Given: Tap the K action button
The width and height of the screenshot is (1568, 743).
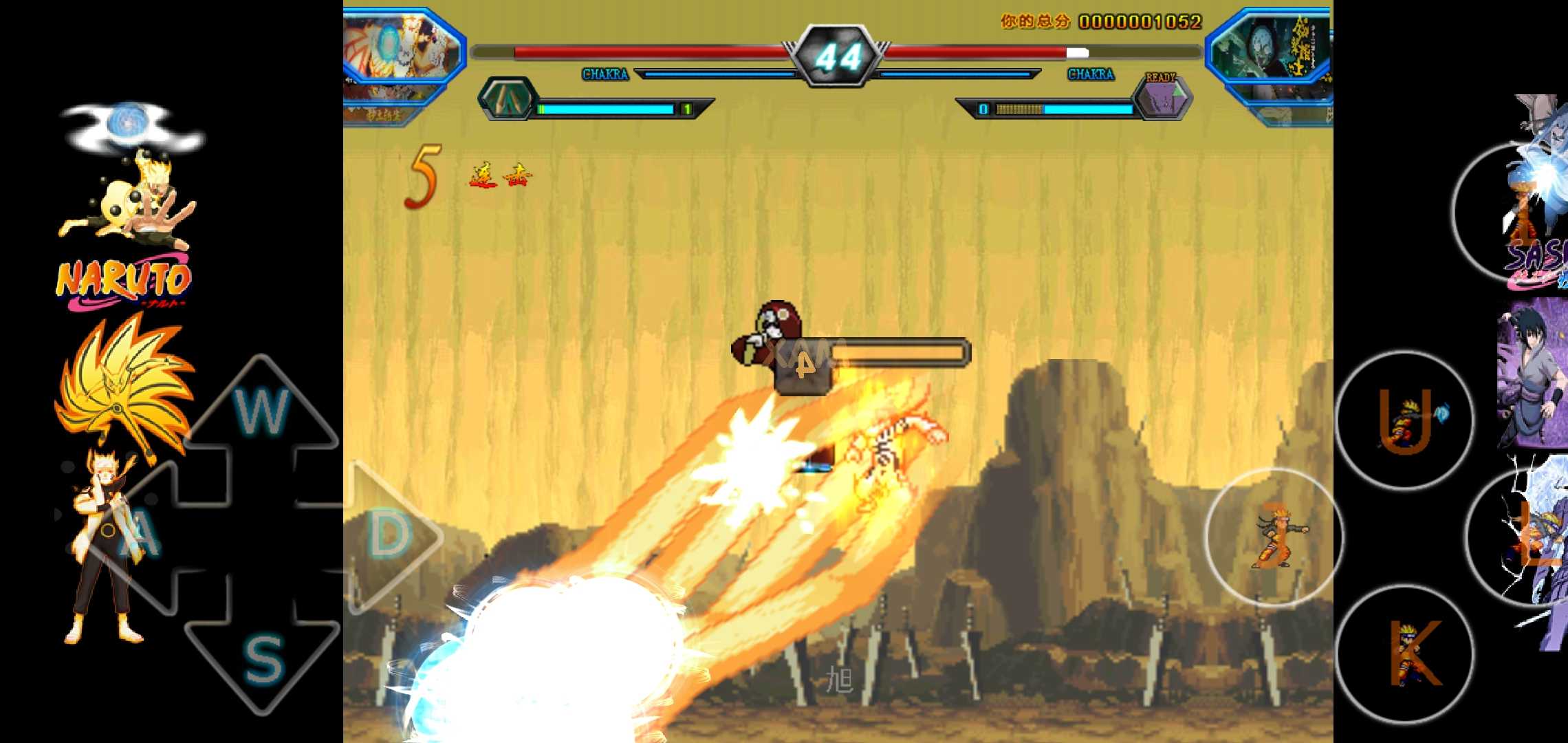Looking at the screenshot, I should point(1404,653).
